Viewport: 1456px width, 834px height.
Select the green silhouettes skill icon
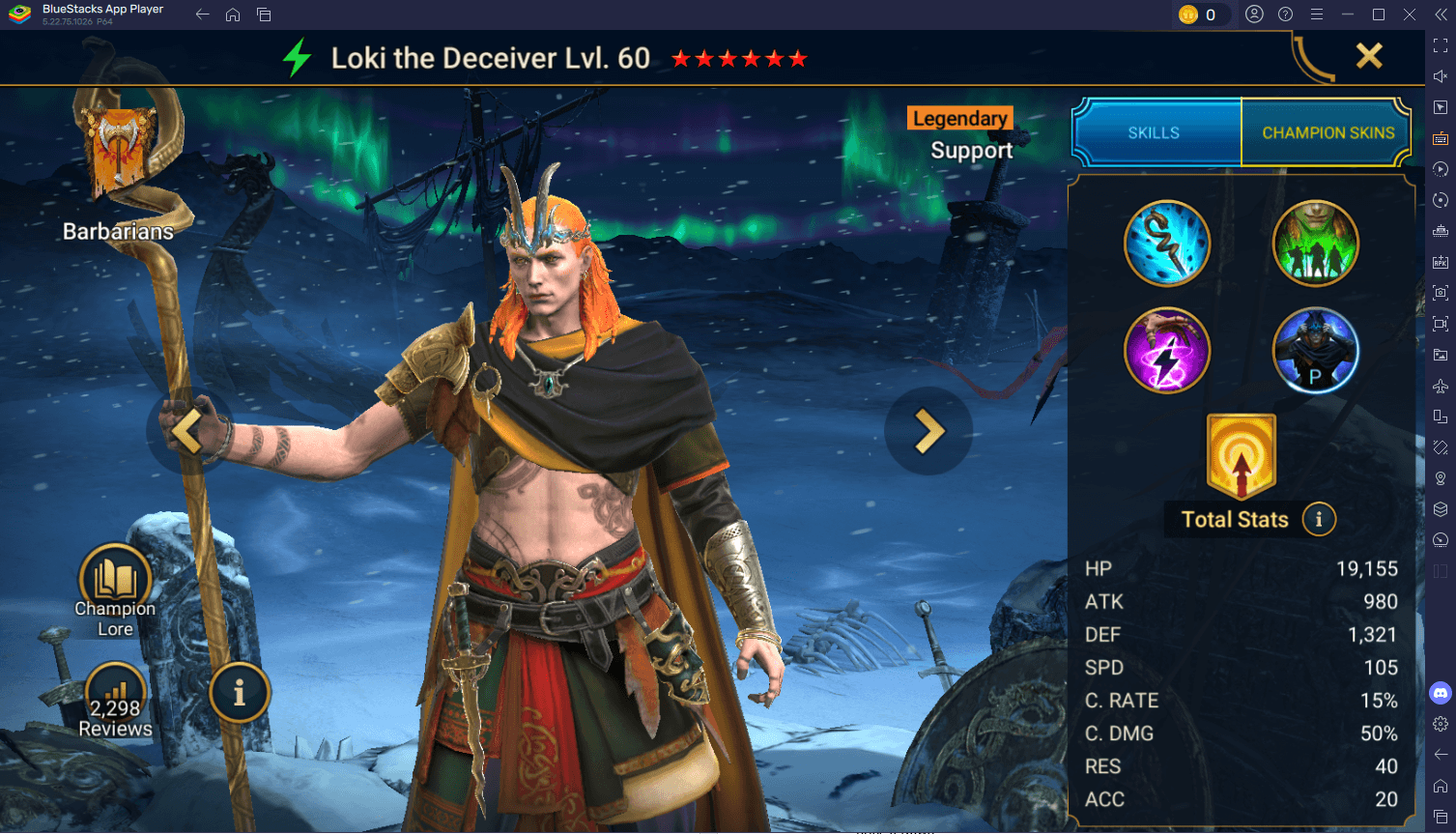coord(1315,244)
